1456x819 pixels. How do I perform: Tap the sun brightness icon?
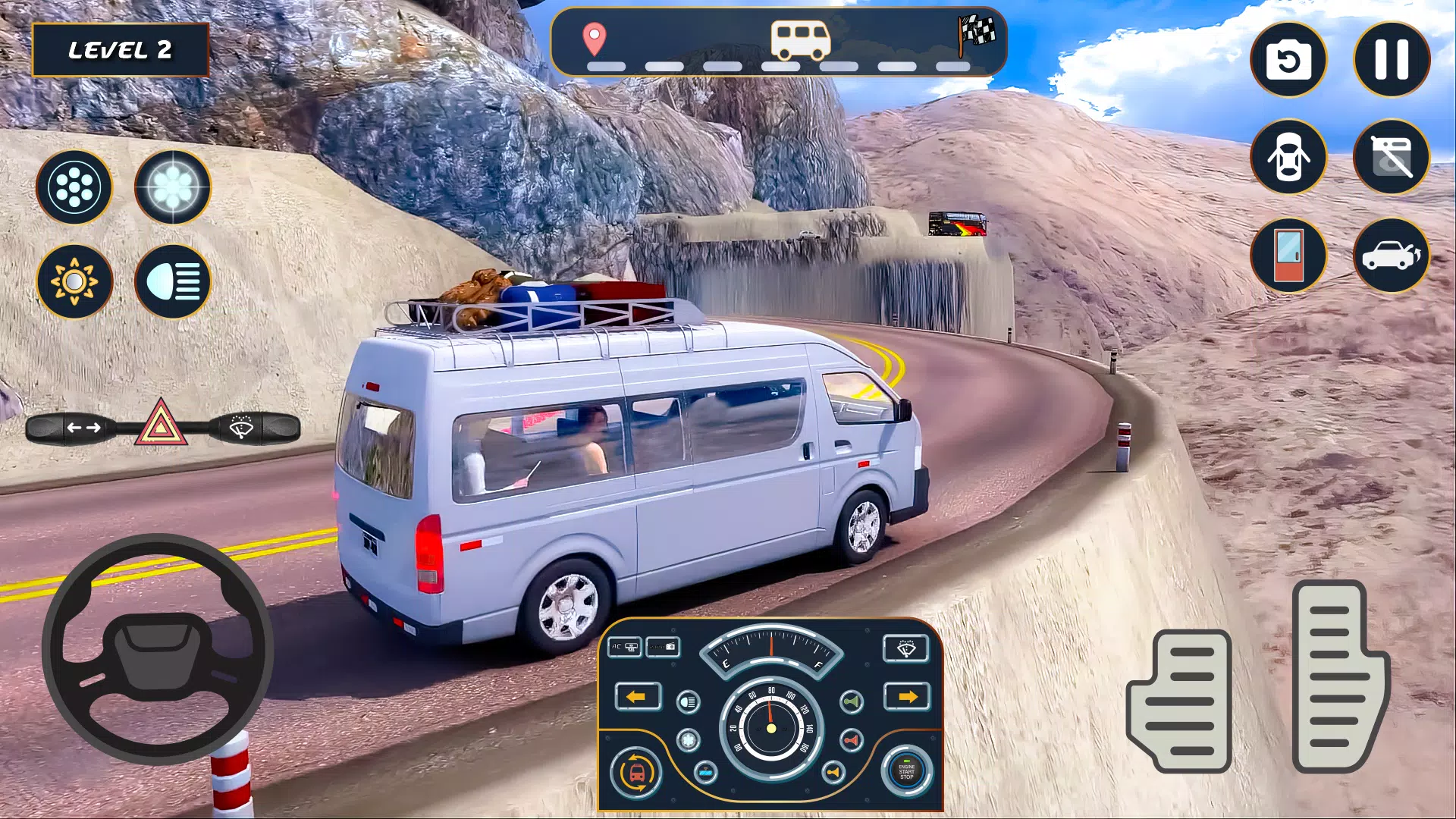tap(74, 281)
